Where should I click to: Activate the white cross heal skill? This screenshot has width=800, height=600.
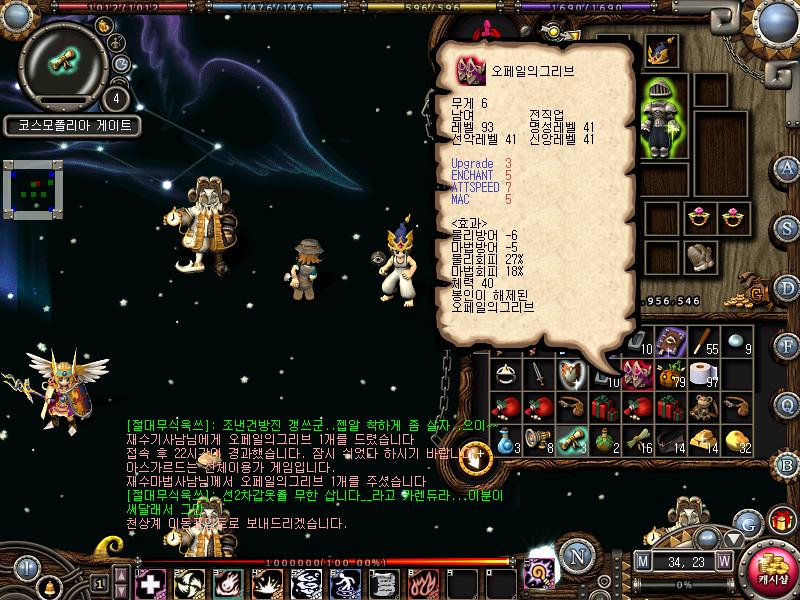[x=151, y=582]
